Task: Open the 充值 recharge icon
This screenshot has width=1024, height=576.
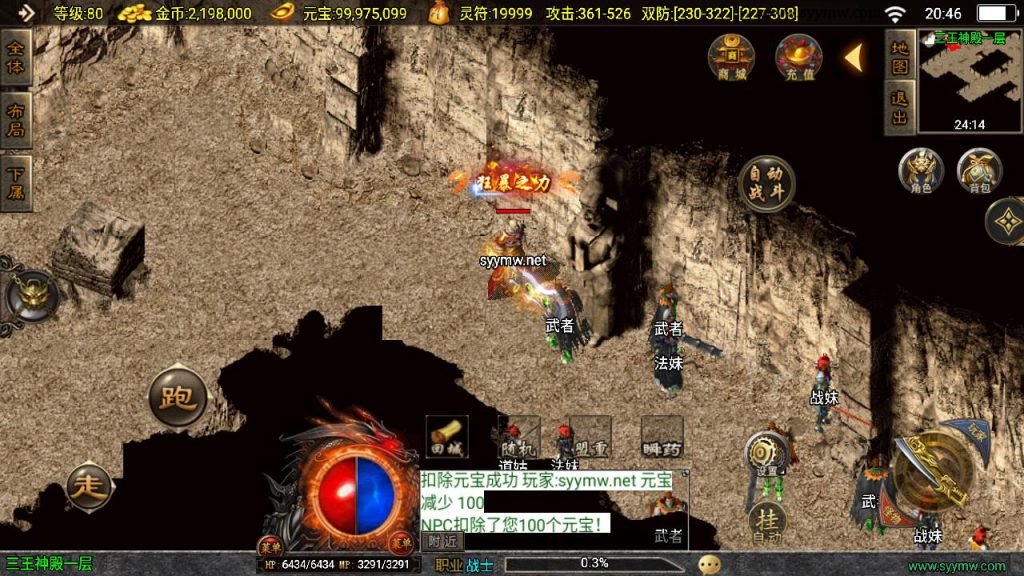Action: point(798,58)
